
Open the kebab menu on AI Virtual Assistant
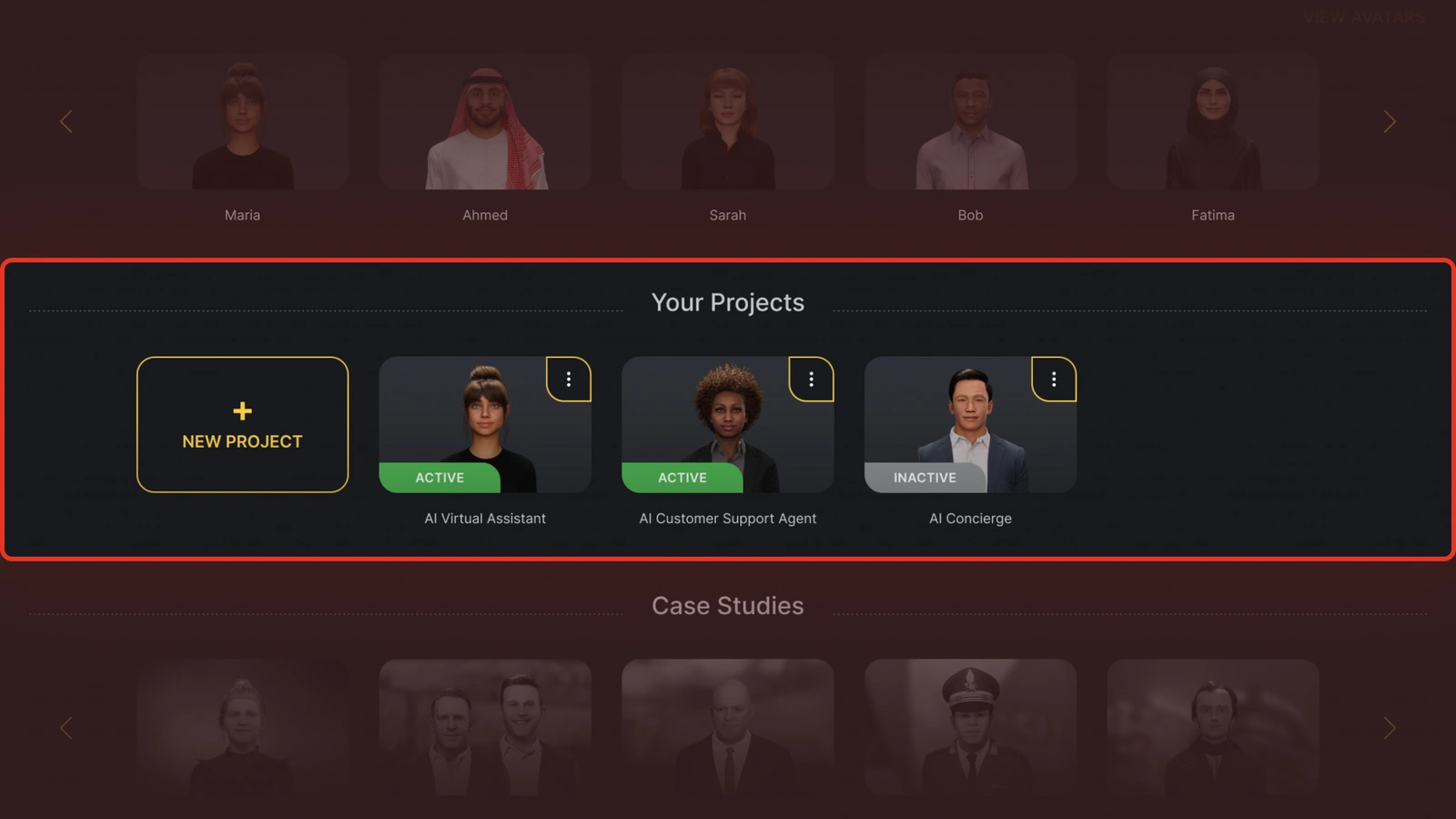[569, 379]
